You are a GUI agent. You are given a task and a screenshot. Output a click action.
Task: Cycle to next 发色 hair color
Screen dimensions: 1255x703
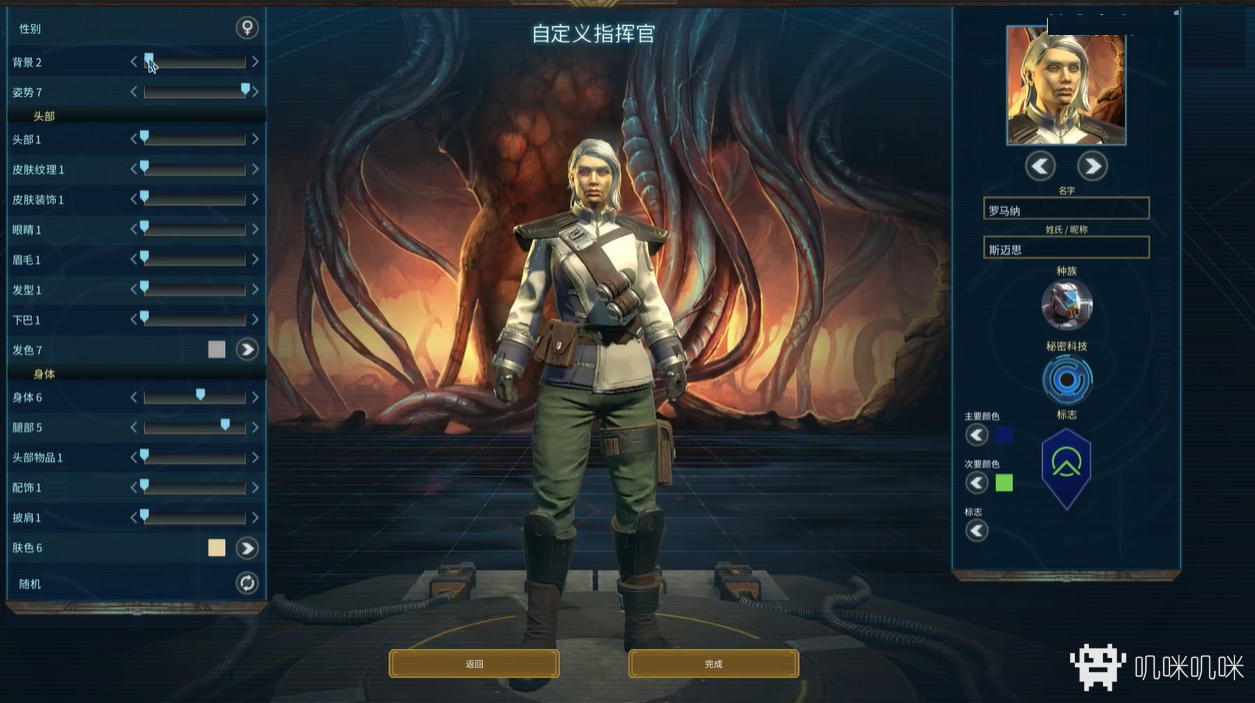pos(247,349)
